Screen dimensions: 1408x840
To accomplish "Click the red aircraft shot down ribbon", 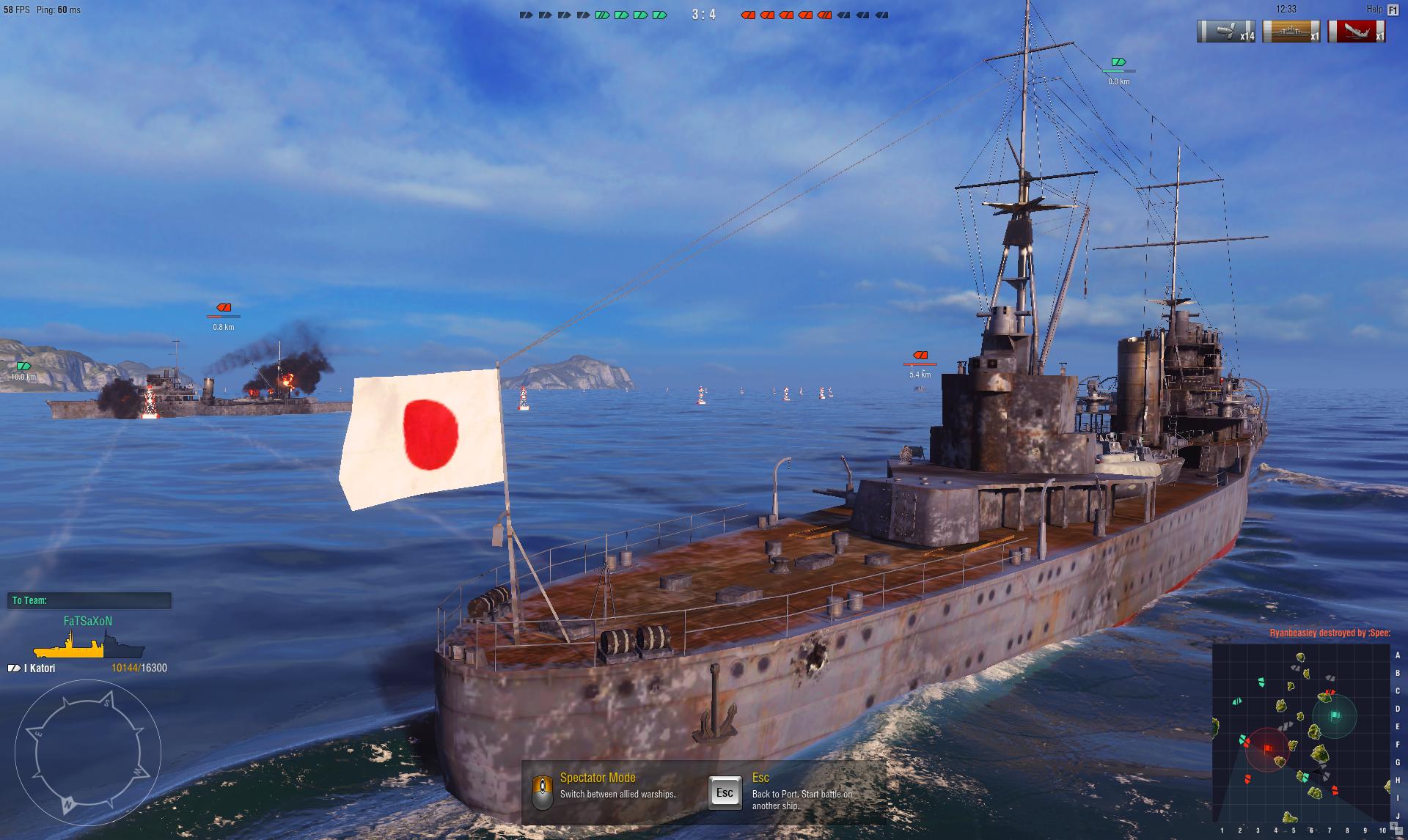I will (1356, 32).
